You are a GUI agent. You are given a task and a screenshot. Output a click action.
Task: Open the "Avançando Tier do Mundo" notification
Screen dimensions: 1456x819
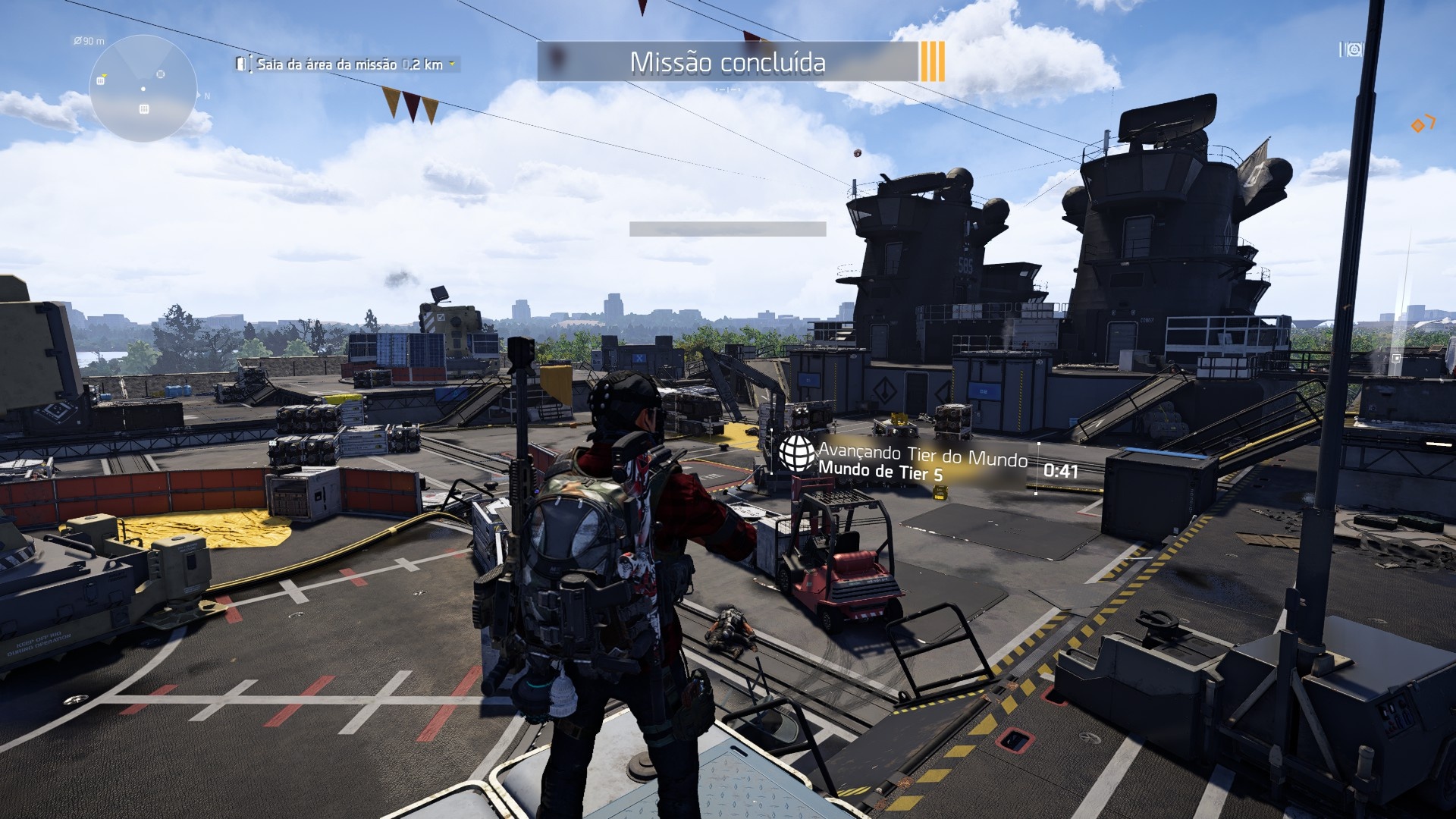922,462
